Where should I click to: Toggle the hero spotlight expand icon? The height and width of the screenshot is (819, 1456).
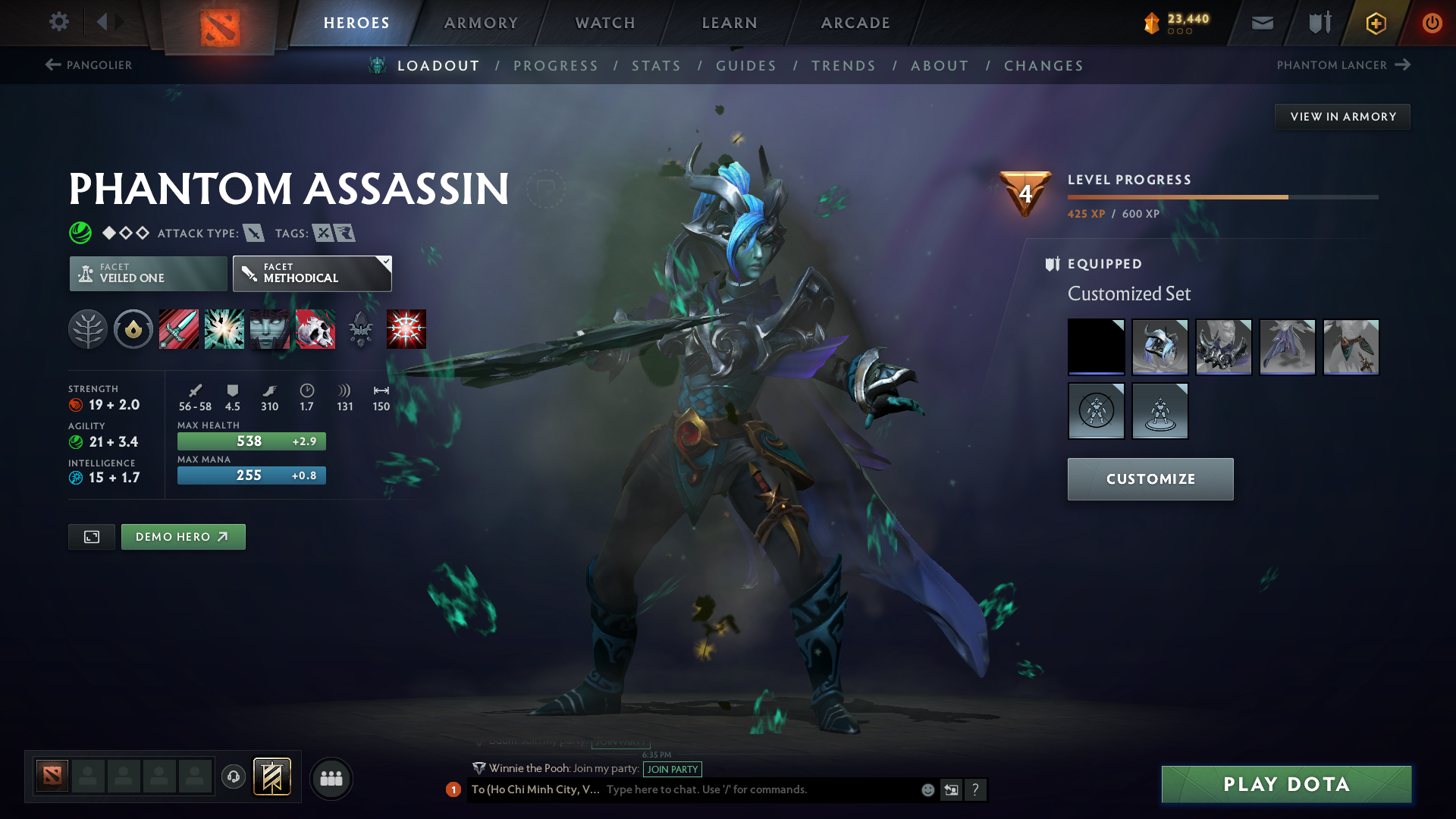tap(91, 536)
